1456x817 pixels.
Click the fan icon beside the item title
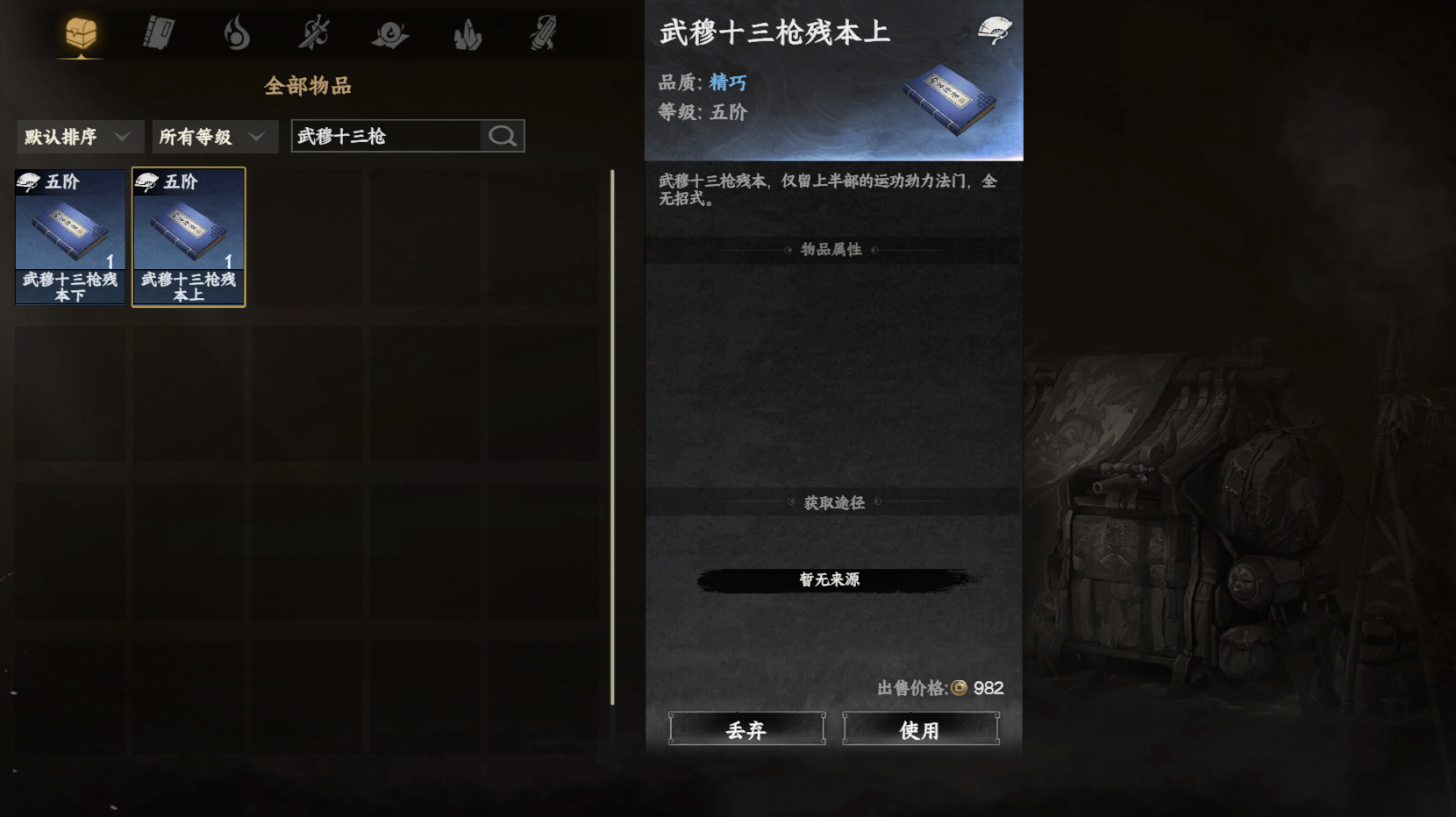click(996, 31)
